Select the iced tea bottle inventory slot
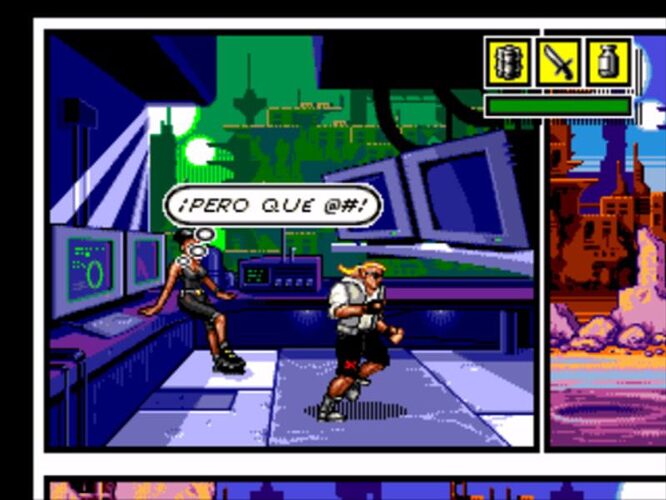666x500 pixels. pos(608,63)
